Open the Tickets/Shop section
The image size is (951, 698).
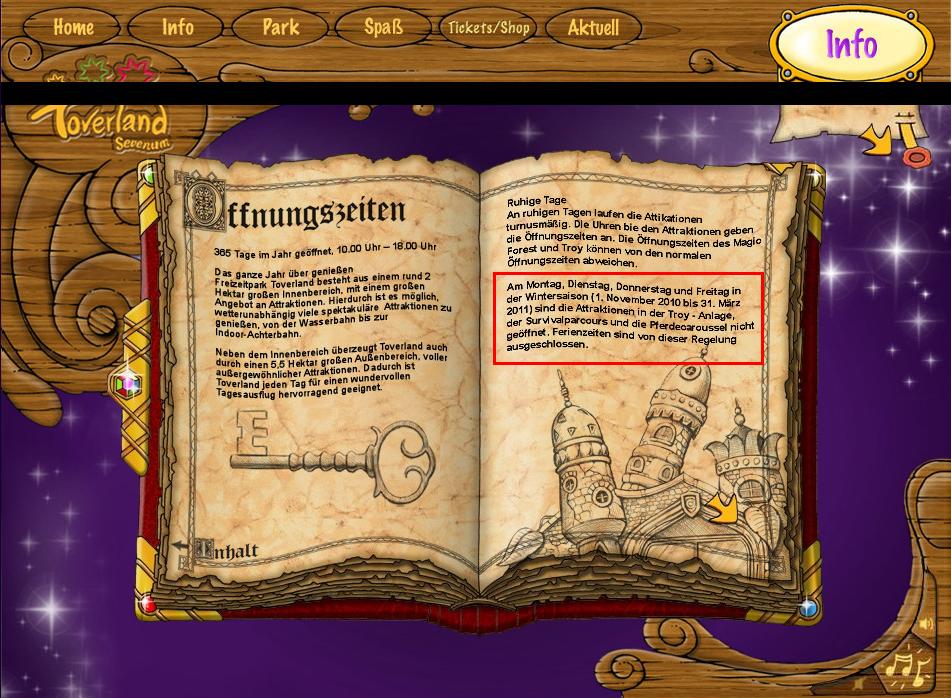(488, 28)
